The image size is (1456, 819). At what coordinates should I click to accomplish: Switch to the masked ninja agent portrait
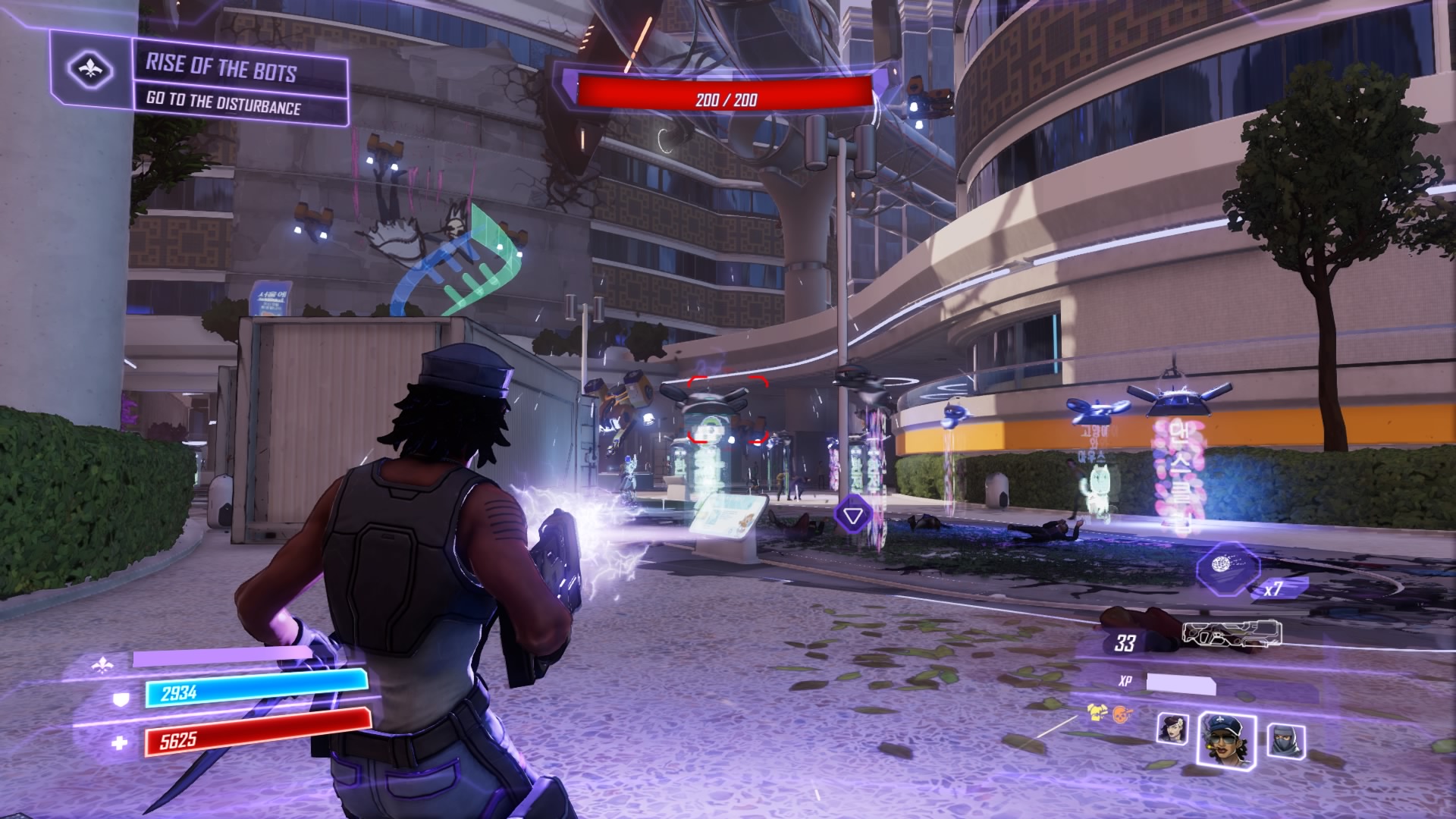(x=1285, y=739)
